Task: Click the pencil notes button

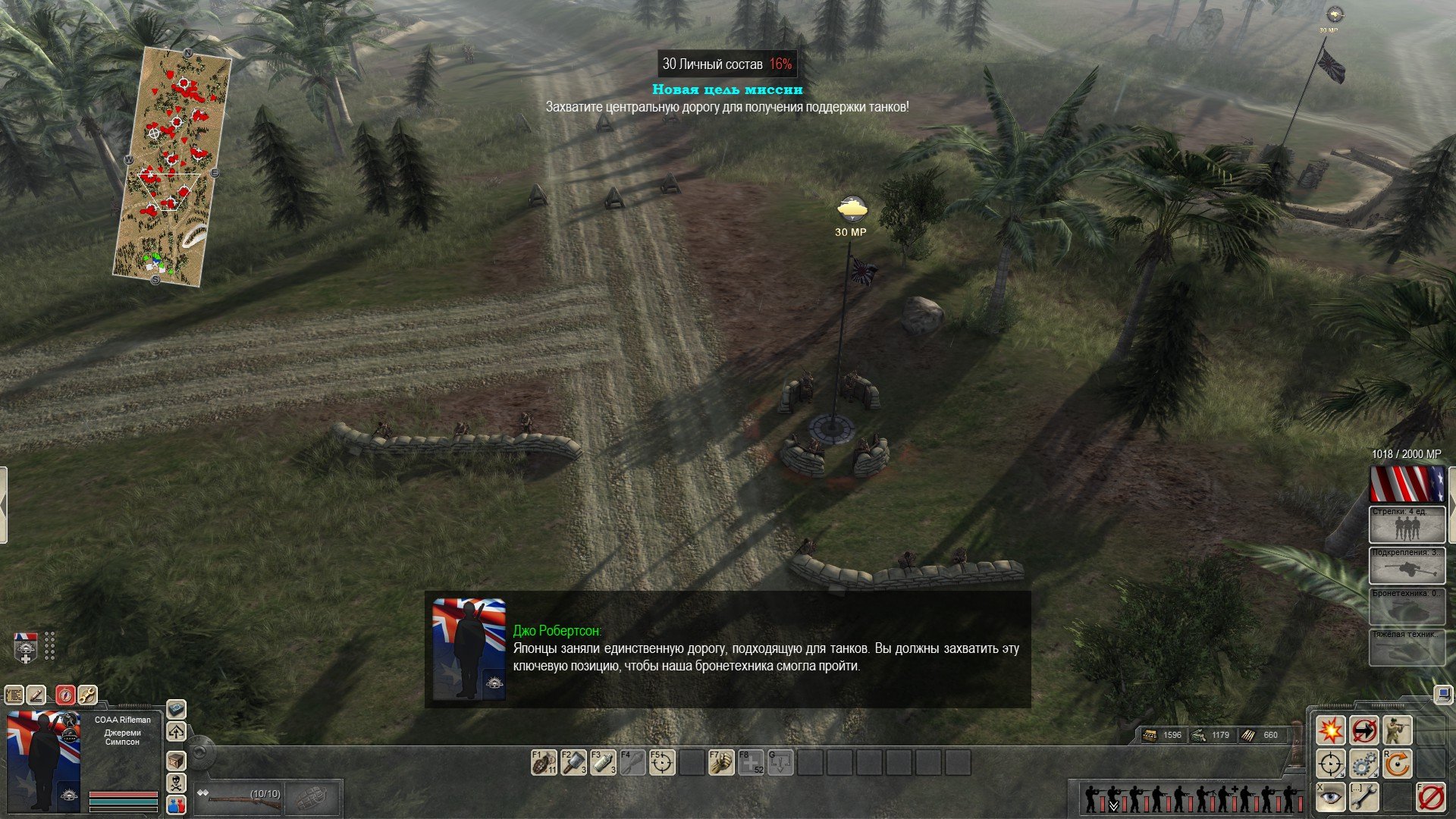Action: (36, 695)
